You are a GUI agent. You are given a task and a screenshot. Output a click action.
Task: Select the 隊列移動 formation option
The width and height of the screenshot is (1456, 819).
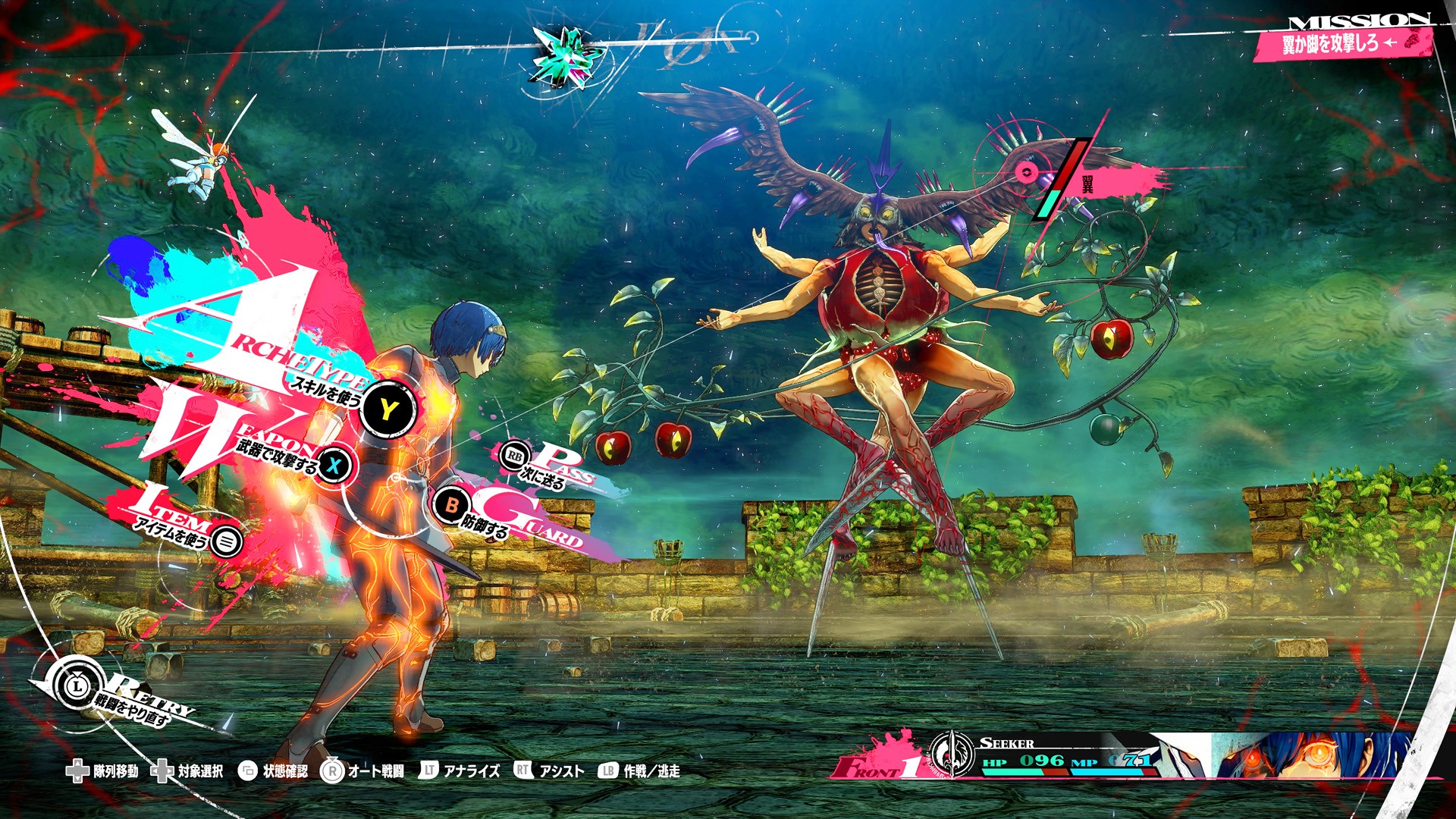(x=104, y=771)
